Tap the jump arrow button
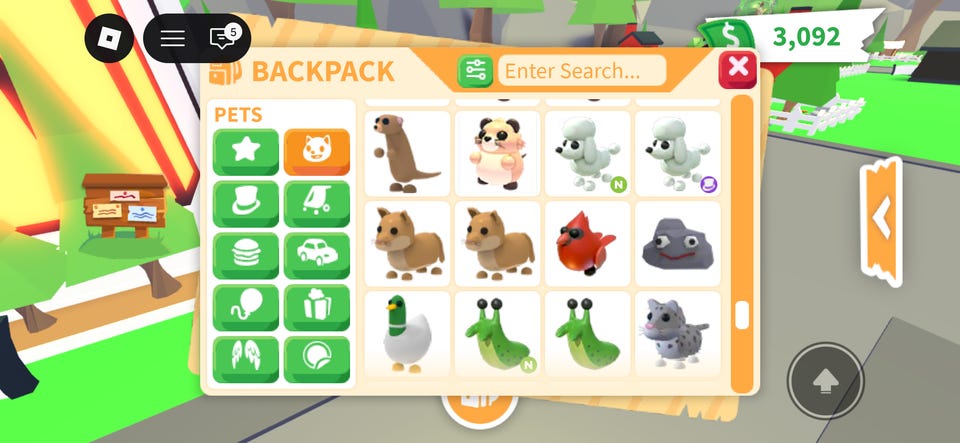 click(825, 381)
